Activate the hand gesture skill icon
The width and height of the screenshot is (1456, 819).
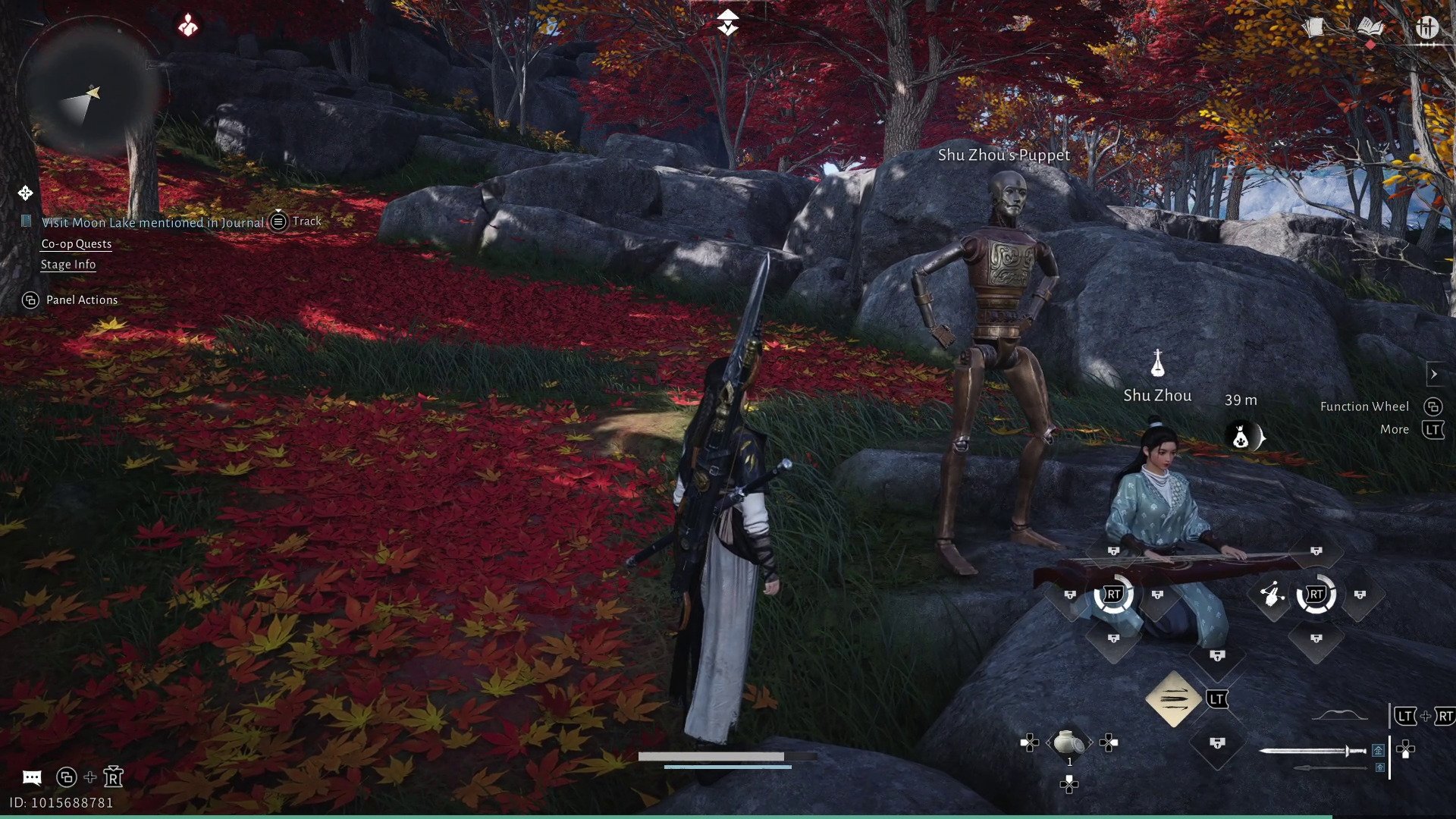pyautogui.click(x=1272, y=595)
